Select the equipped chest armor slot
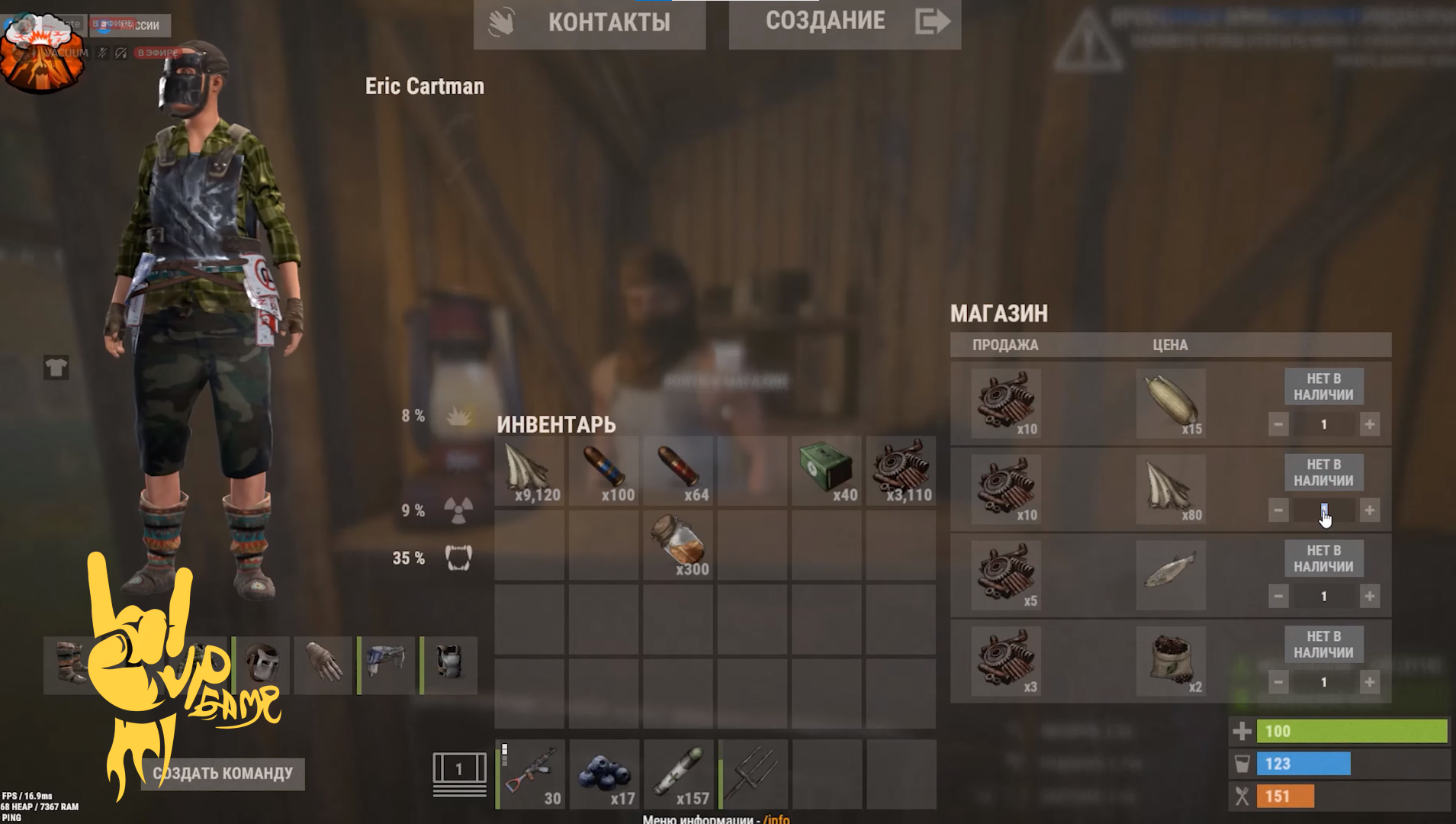This screenshot has width=1456, height=824. click(x=449, y=664)
